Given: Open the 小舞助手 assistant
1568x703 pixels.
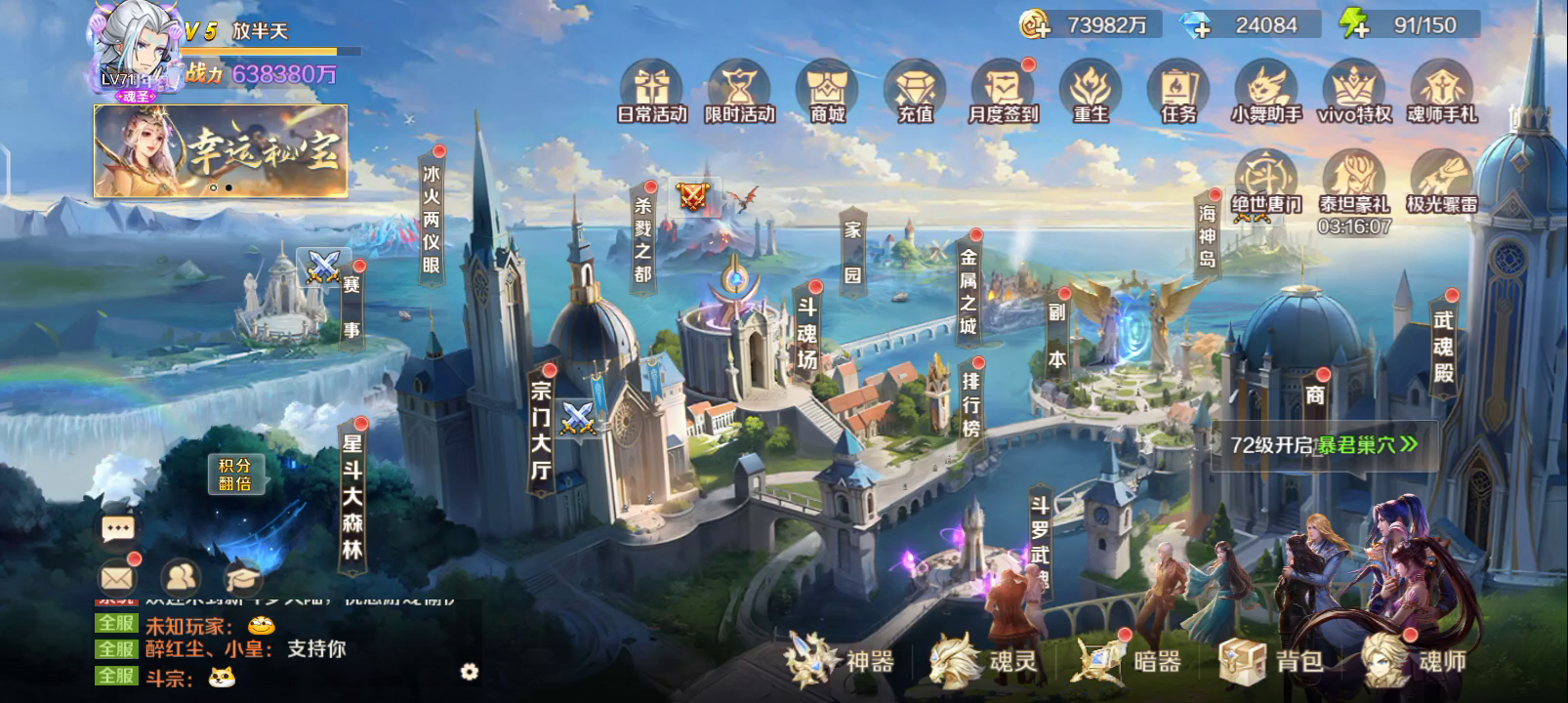Looking at the screenshot, I should pyautogui.click(x=1266, y=92).
